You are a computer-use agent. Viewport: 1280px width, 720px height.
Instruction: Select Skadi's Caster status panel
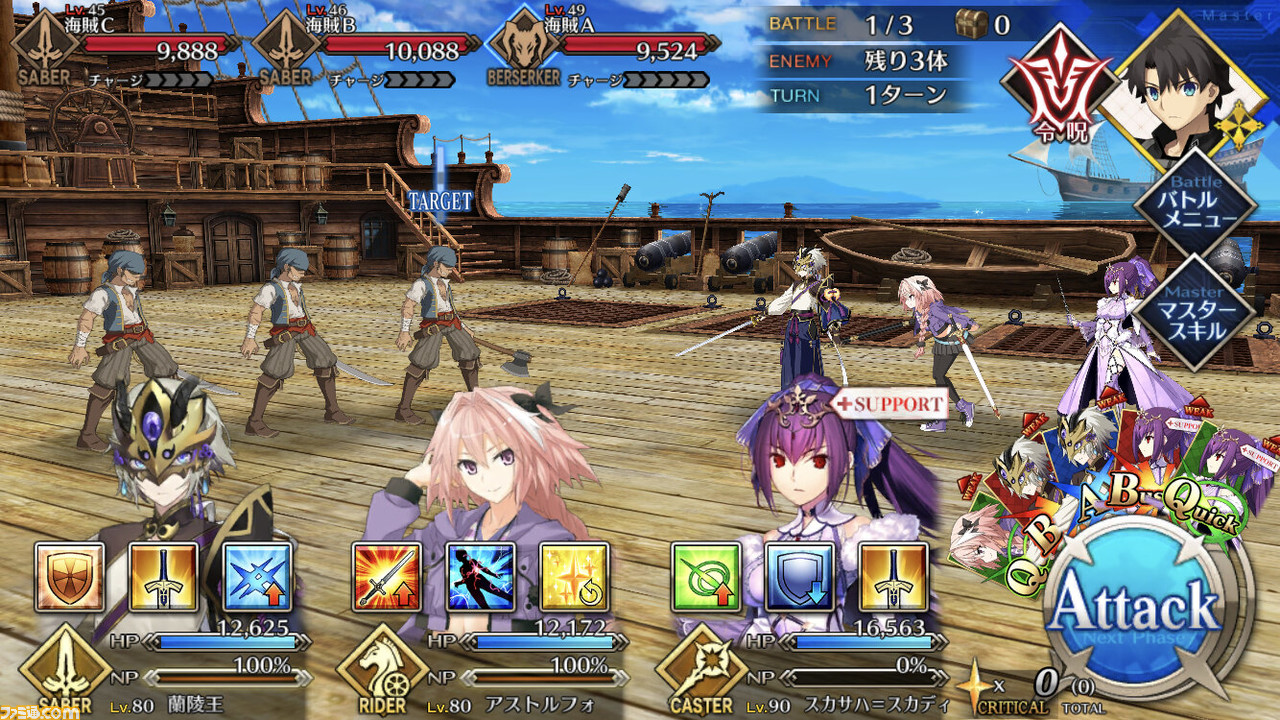tap(800, 675)
